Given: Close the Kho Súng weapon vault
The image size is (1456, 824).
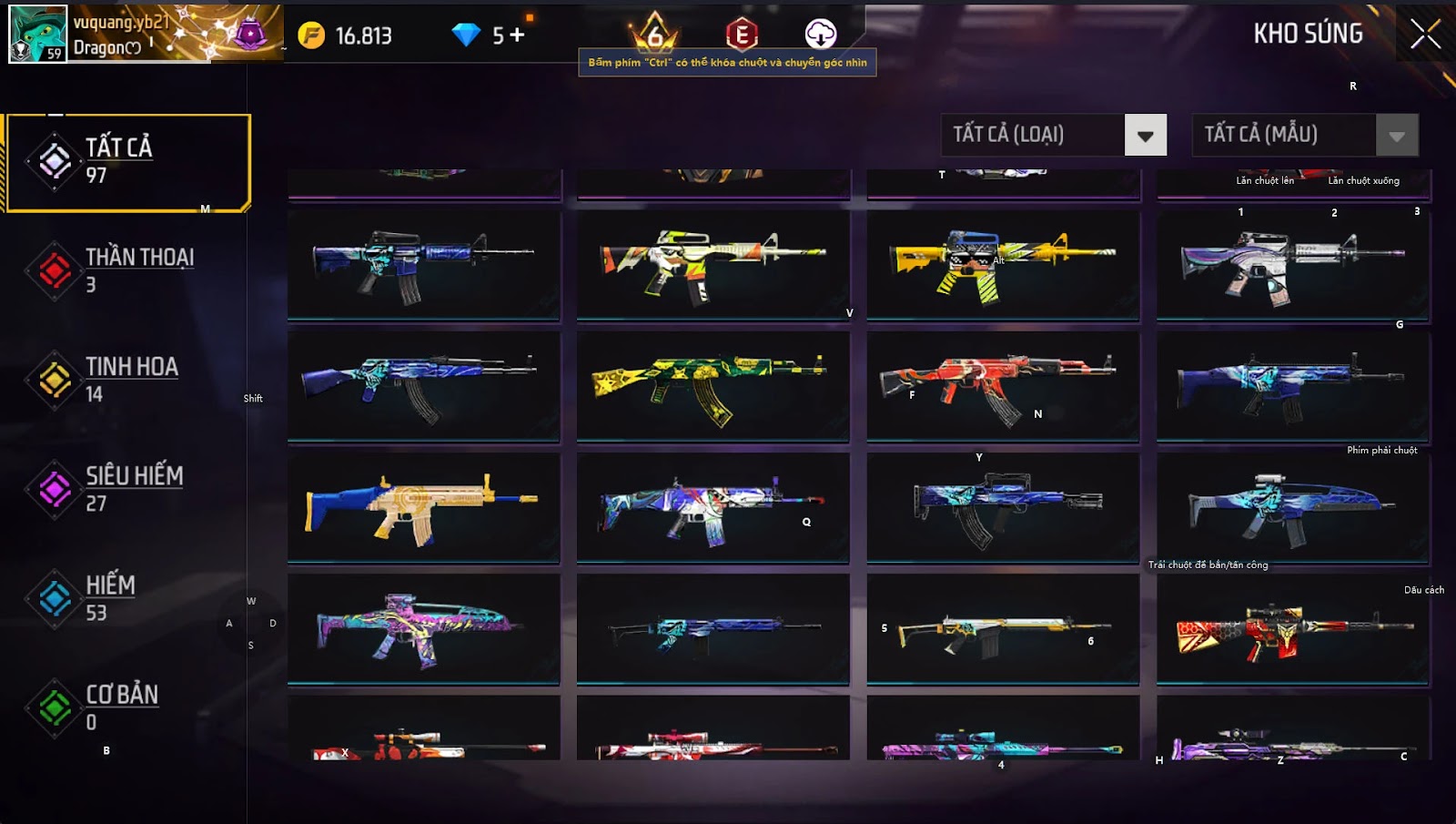Looking at the screenshot, I should click(1425, 35).
